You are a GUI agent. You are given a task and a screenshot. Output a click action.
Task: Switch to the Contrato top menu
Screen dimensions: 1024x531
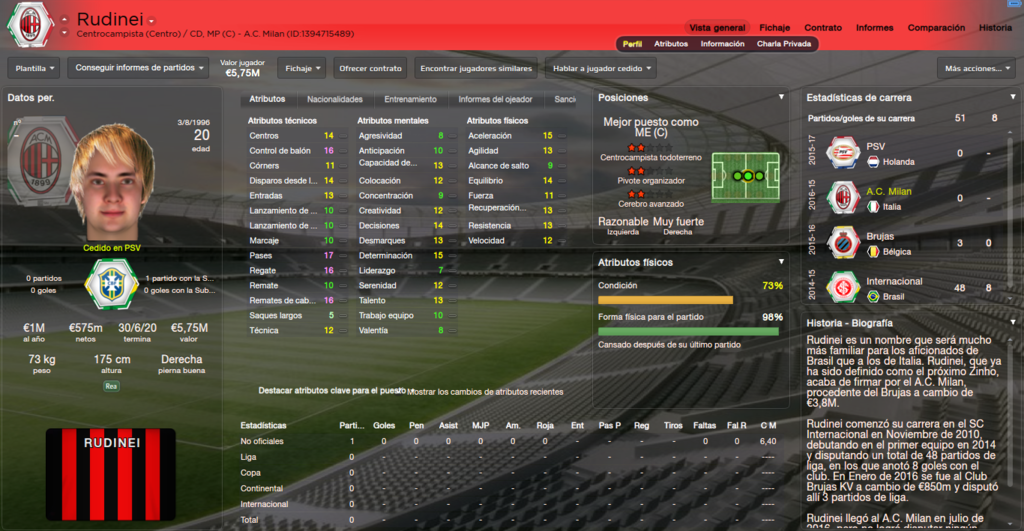[822, 28]
